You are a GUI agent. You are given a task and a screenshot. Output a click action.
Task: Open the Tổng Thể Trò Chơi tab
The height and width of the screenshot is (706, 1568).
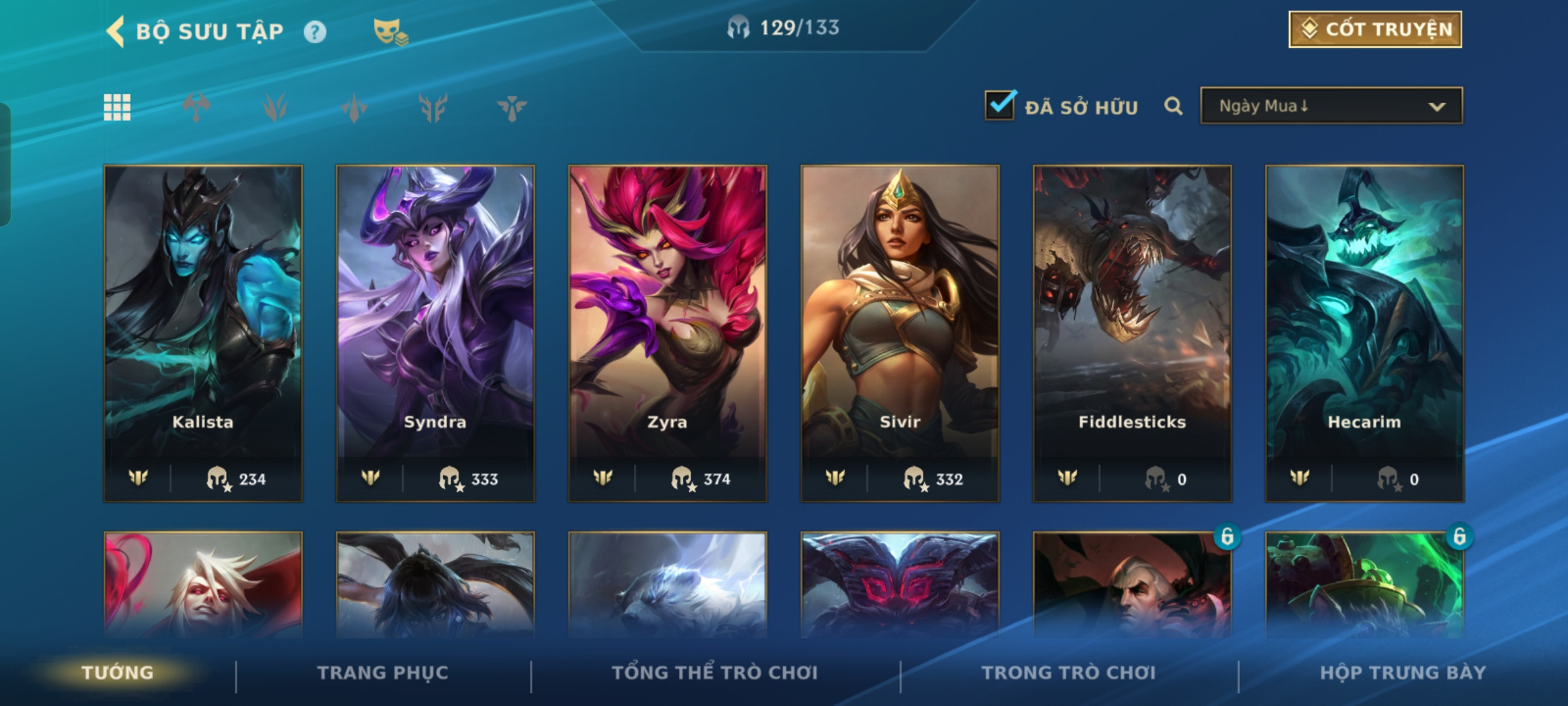click(x=715, y=673)
